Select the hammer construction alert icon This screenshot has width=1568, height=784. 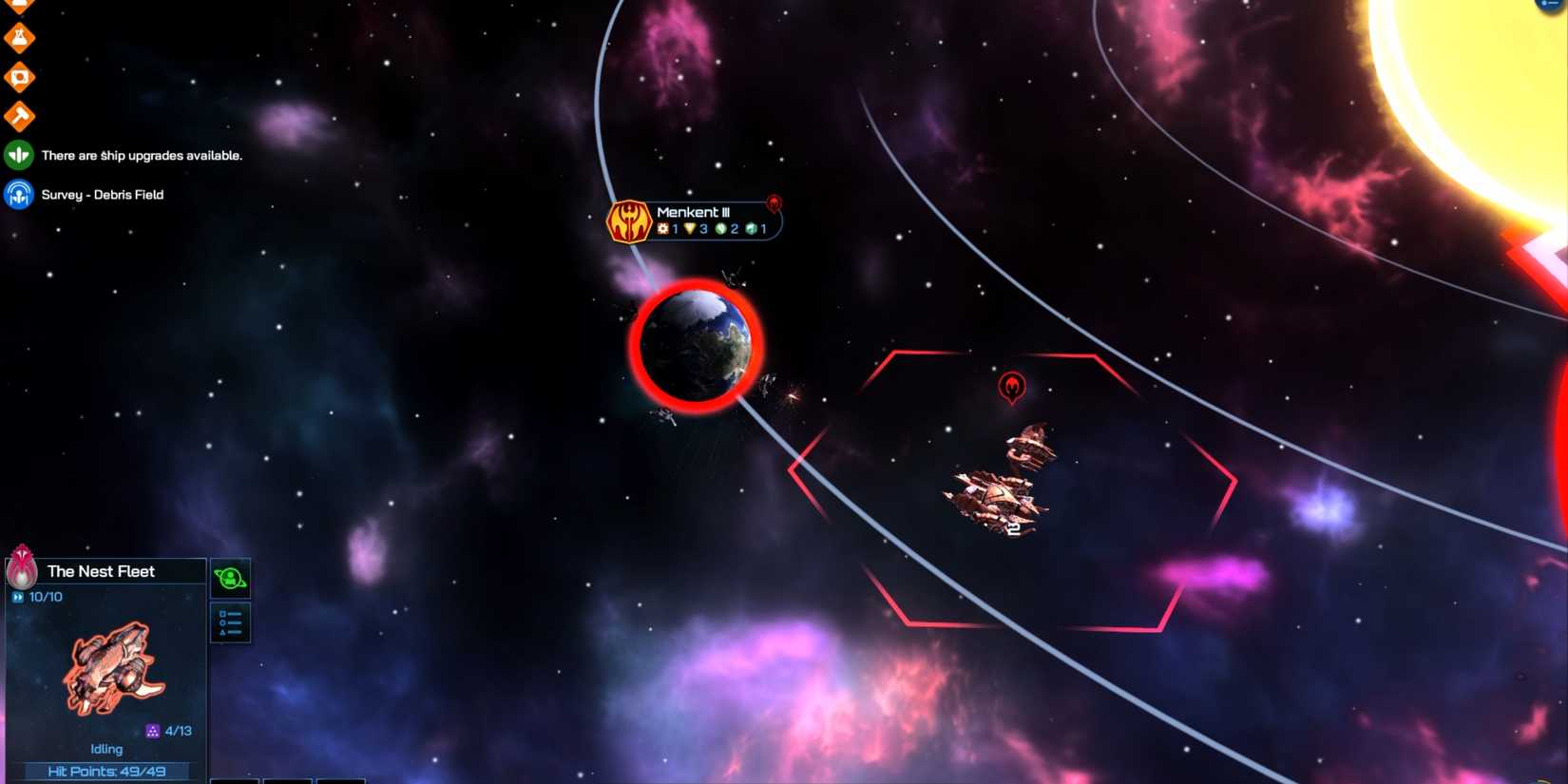click(x=19, y=115)
